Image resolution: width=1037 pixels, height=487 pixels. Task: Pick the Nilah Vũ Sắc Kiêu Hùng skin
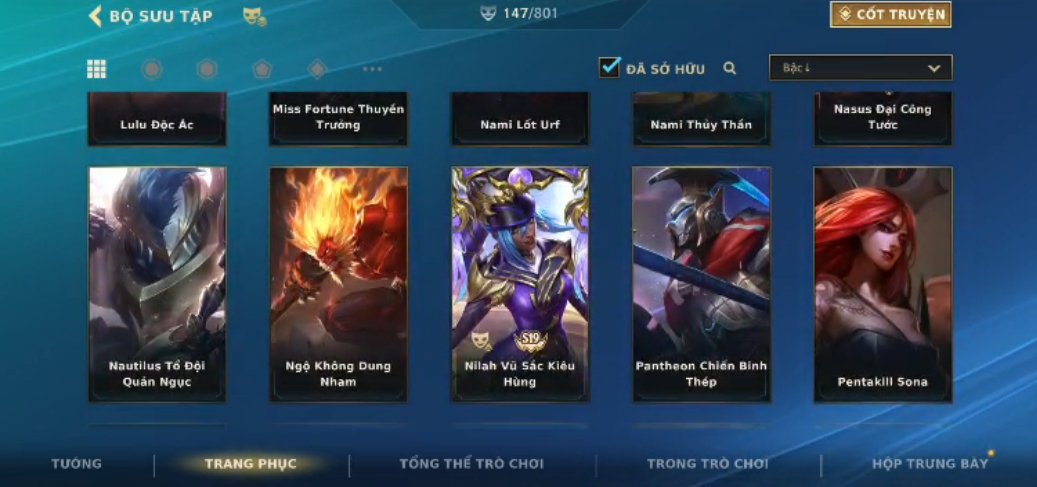pos(520,284)
